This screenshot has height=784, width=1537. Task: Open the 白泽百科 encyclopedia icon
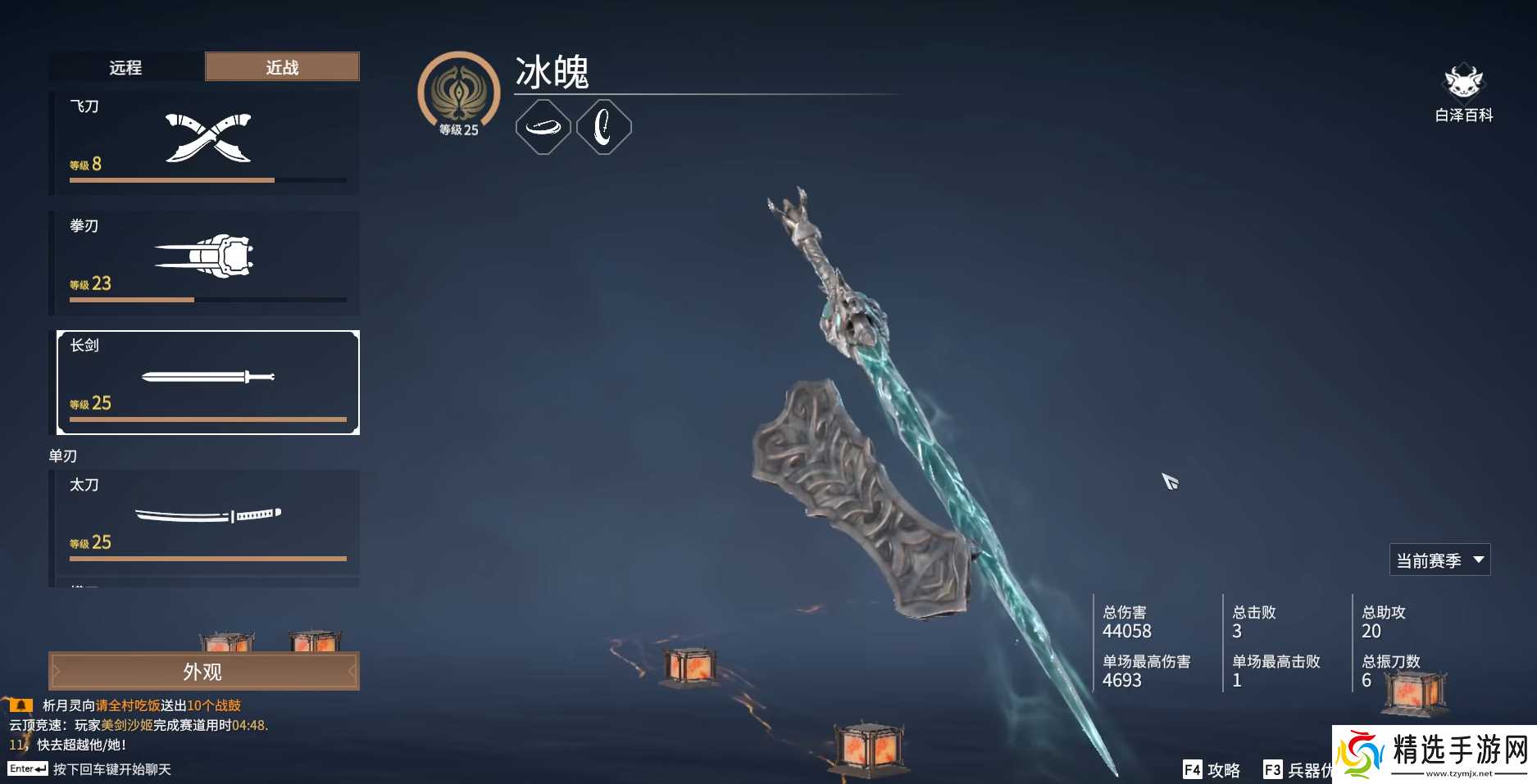point(1464,84)
